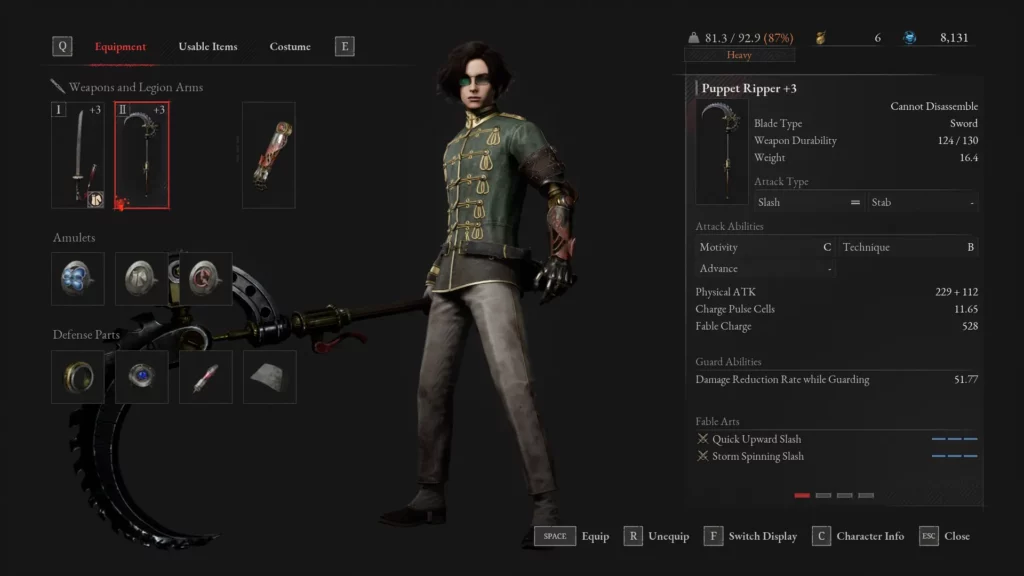The width and height of the screenshot is (1024, 576).
Task: Select the red Legion Arm slot
Action: click(268, 155)
